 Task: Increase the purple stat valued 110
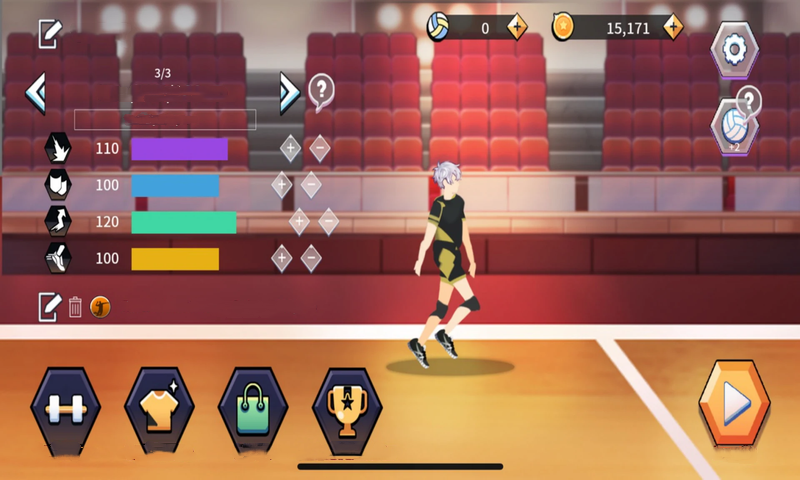[x=290, y=149]
